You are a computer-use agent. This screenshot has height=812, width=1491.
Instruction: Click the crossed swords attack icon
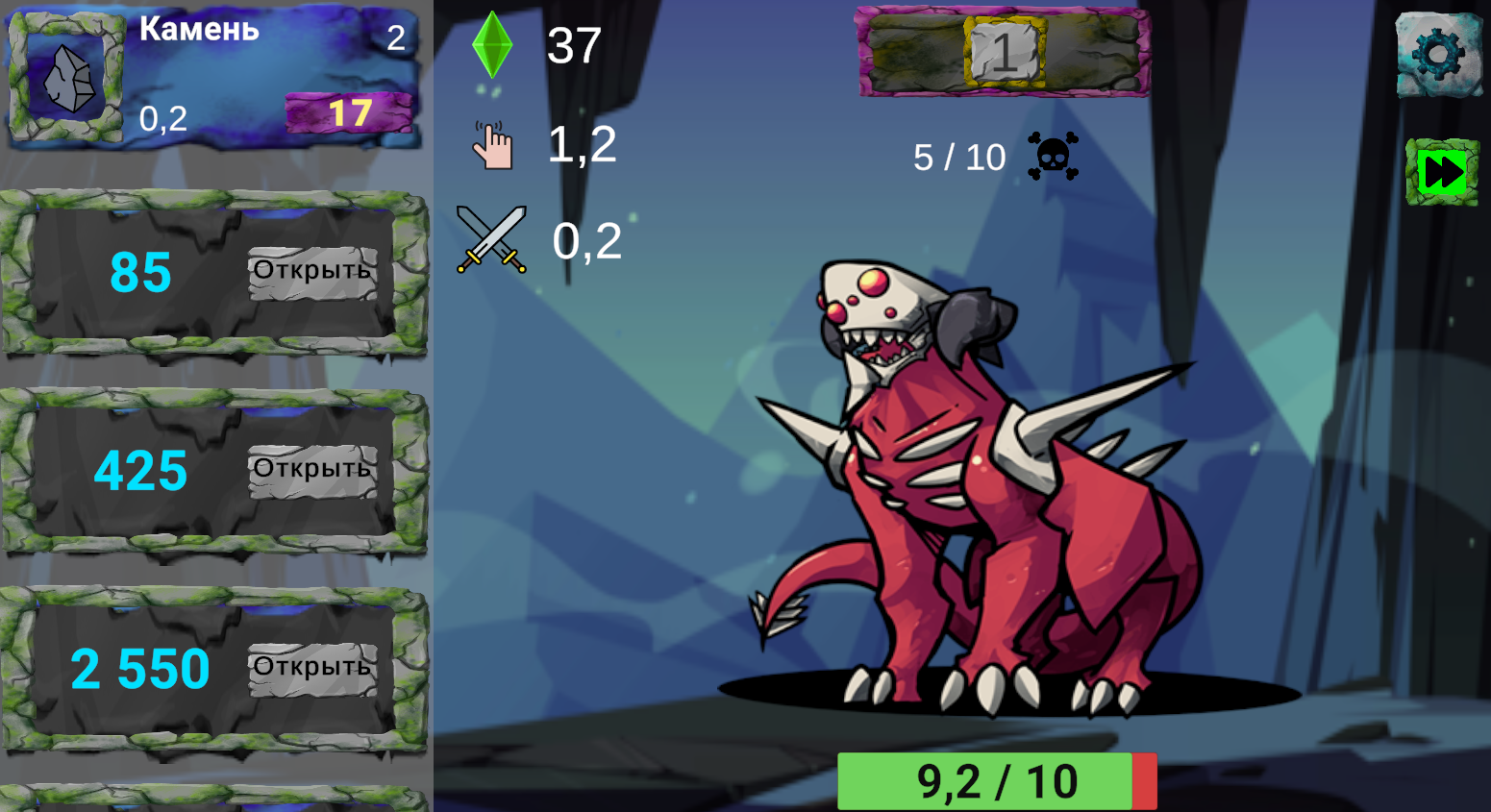click(492, 241)
